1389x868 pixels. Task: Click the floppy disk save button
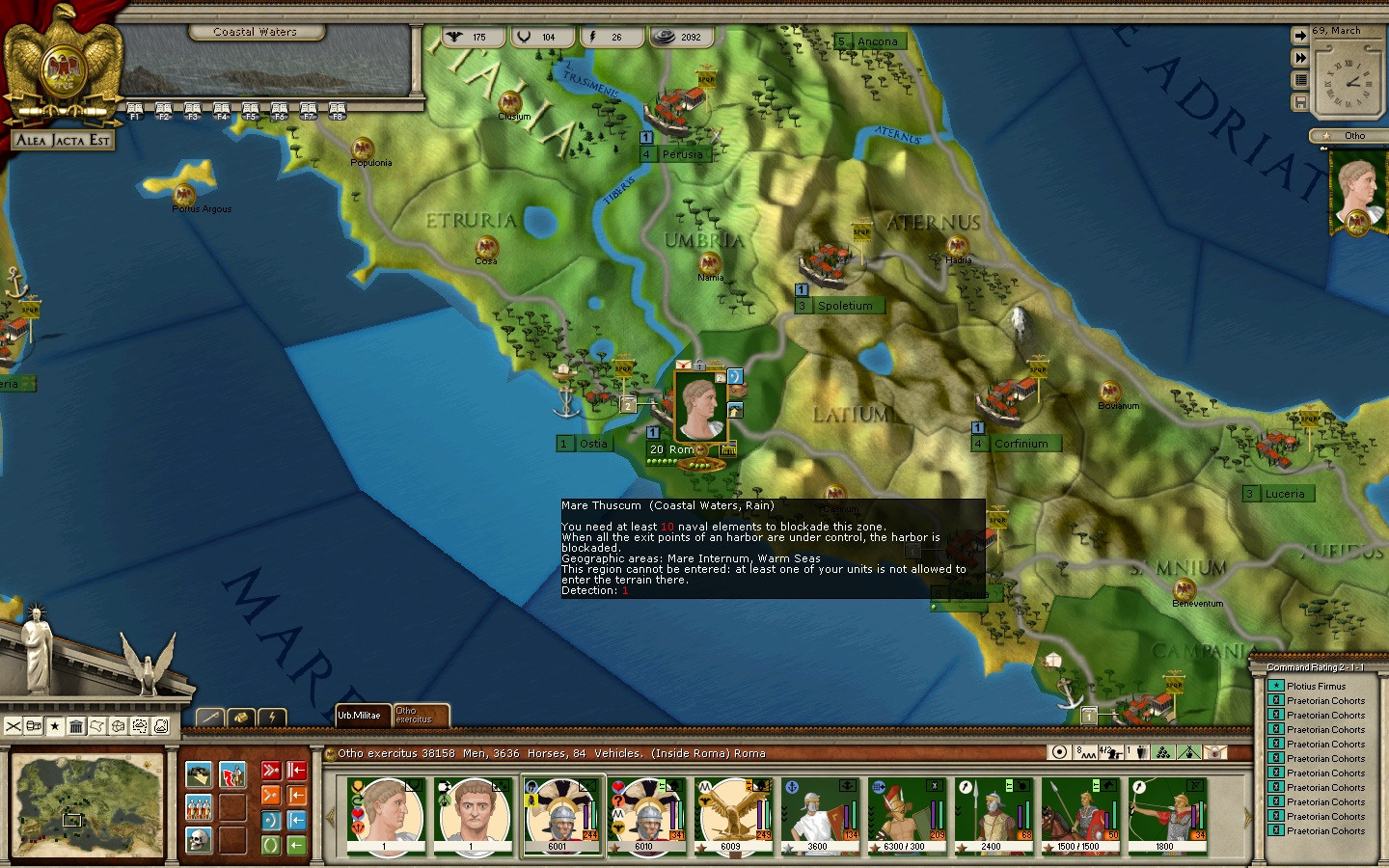1300,102
